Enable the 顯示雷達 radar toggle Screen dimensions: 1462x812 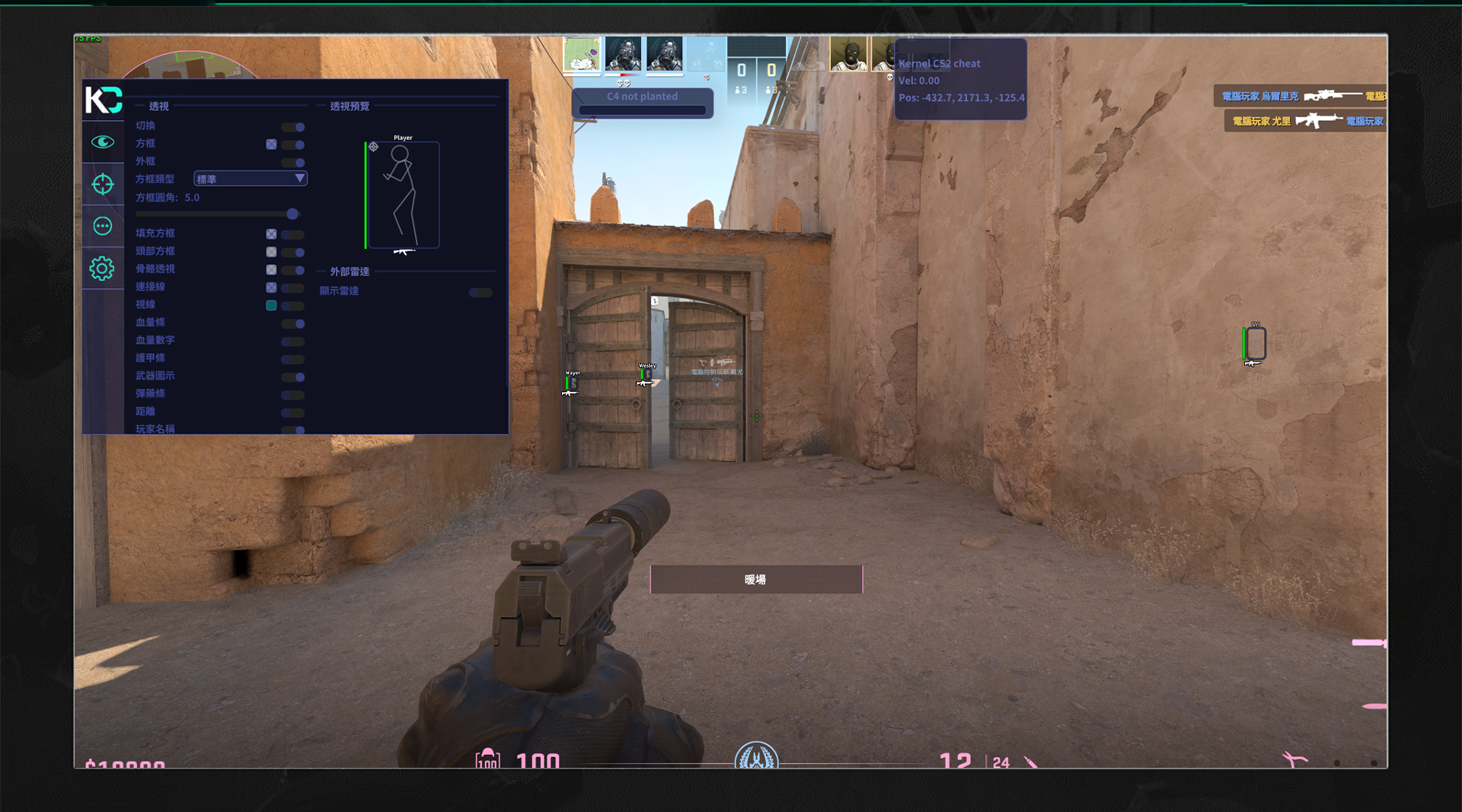click(x=480, y=292)
